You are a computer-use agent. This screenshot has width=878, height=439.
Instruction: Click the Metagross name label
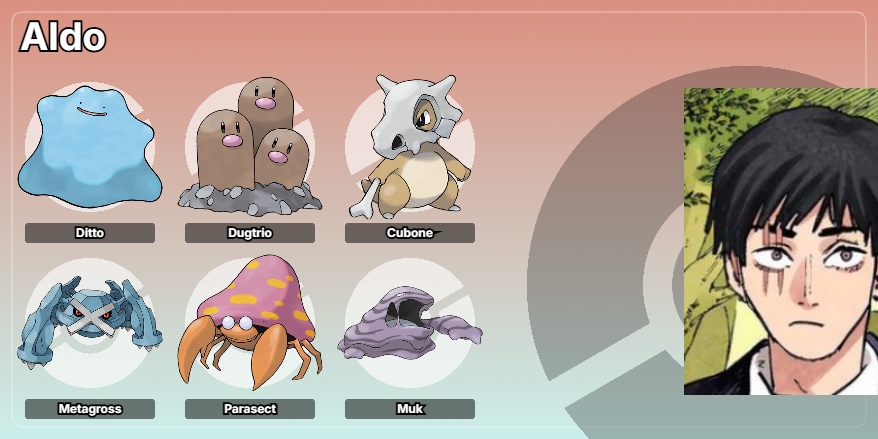point(90,409)
